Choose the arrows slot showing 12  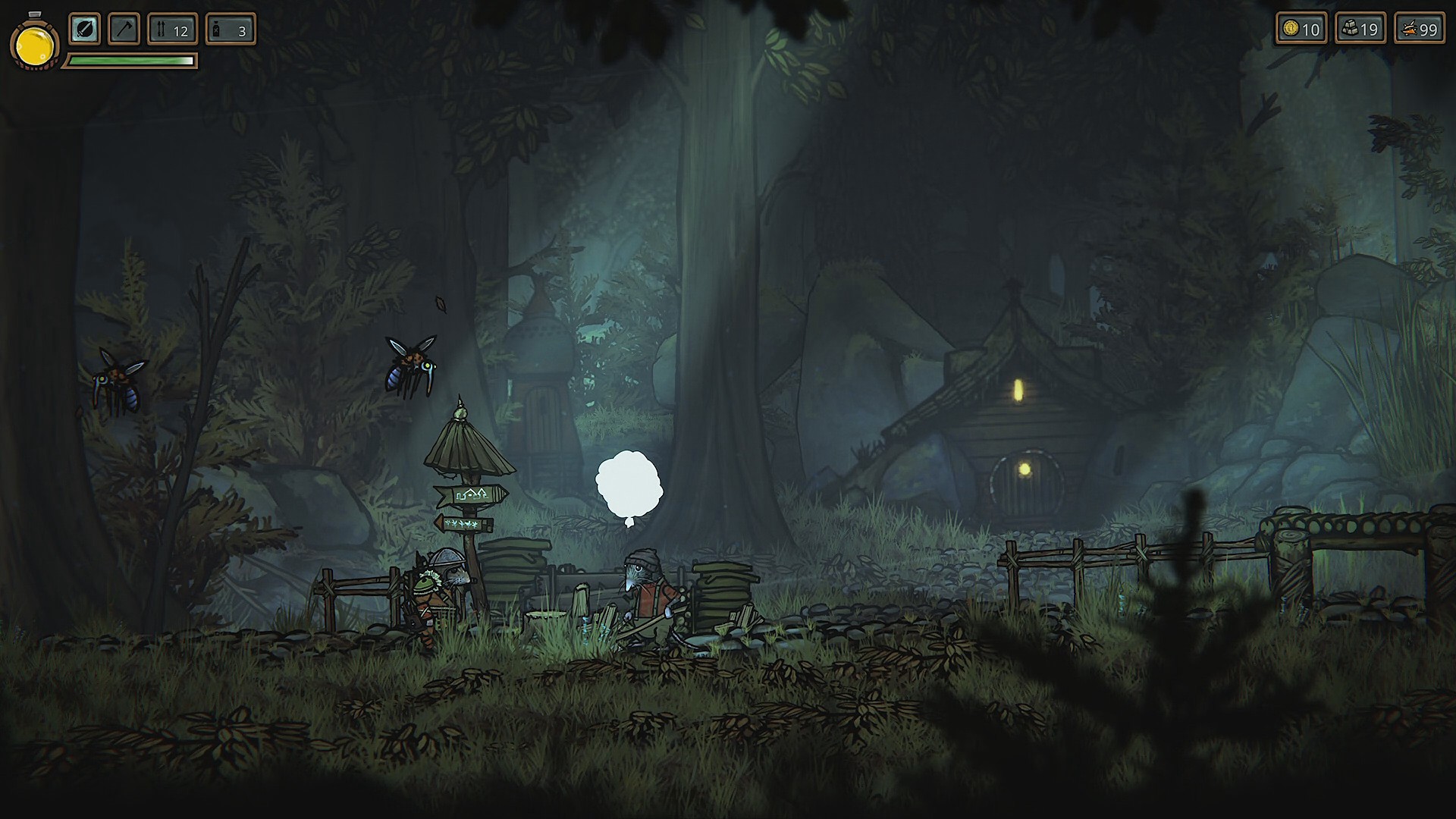(x=172, y=30)
